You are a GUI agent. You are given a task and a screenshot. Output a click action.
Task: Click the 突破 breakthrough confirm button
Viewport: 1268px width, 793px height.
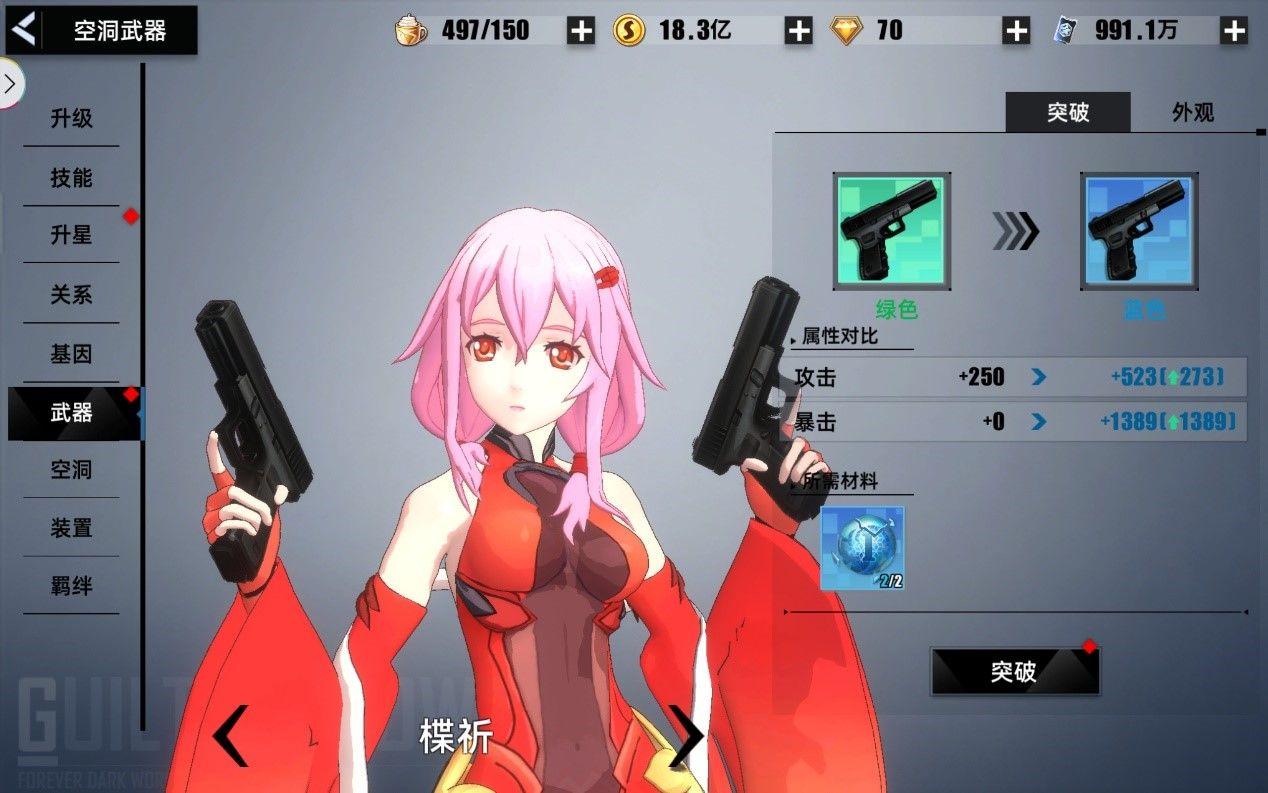1014,671
